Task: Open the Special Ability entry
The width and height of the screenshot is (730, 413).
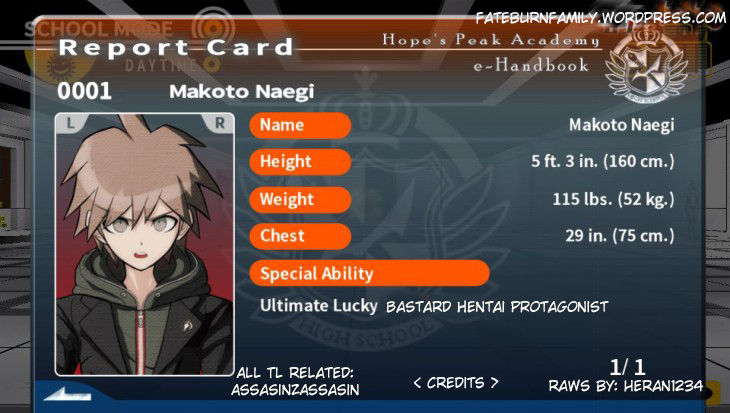Action: point(369,273)
